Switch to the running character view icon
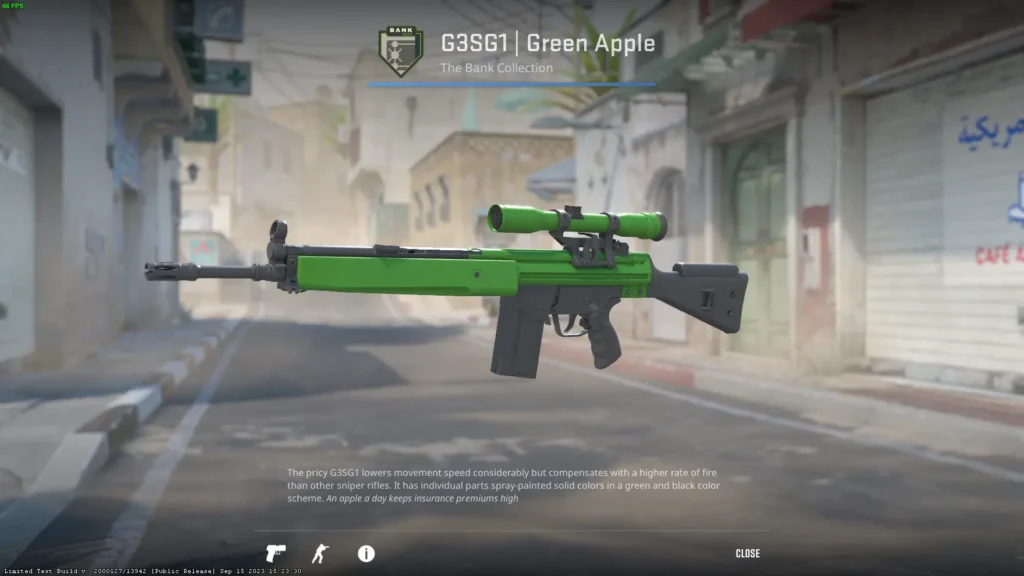The height and width of the screenshot is (576, 1024). tap(320, 553)
